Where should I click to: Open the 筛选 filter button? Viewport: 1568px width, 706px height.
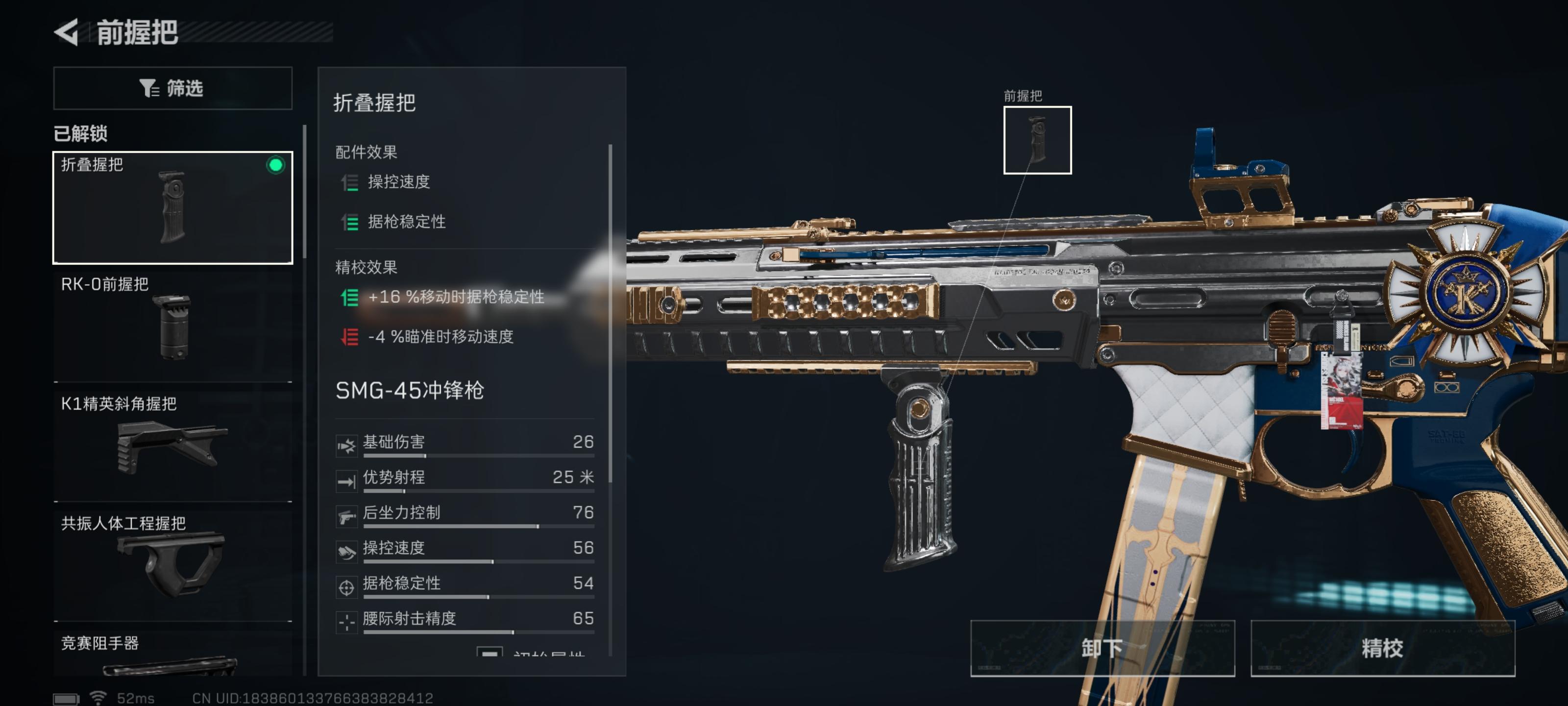coord(173,88)
